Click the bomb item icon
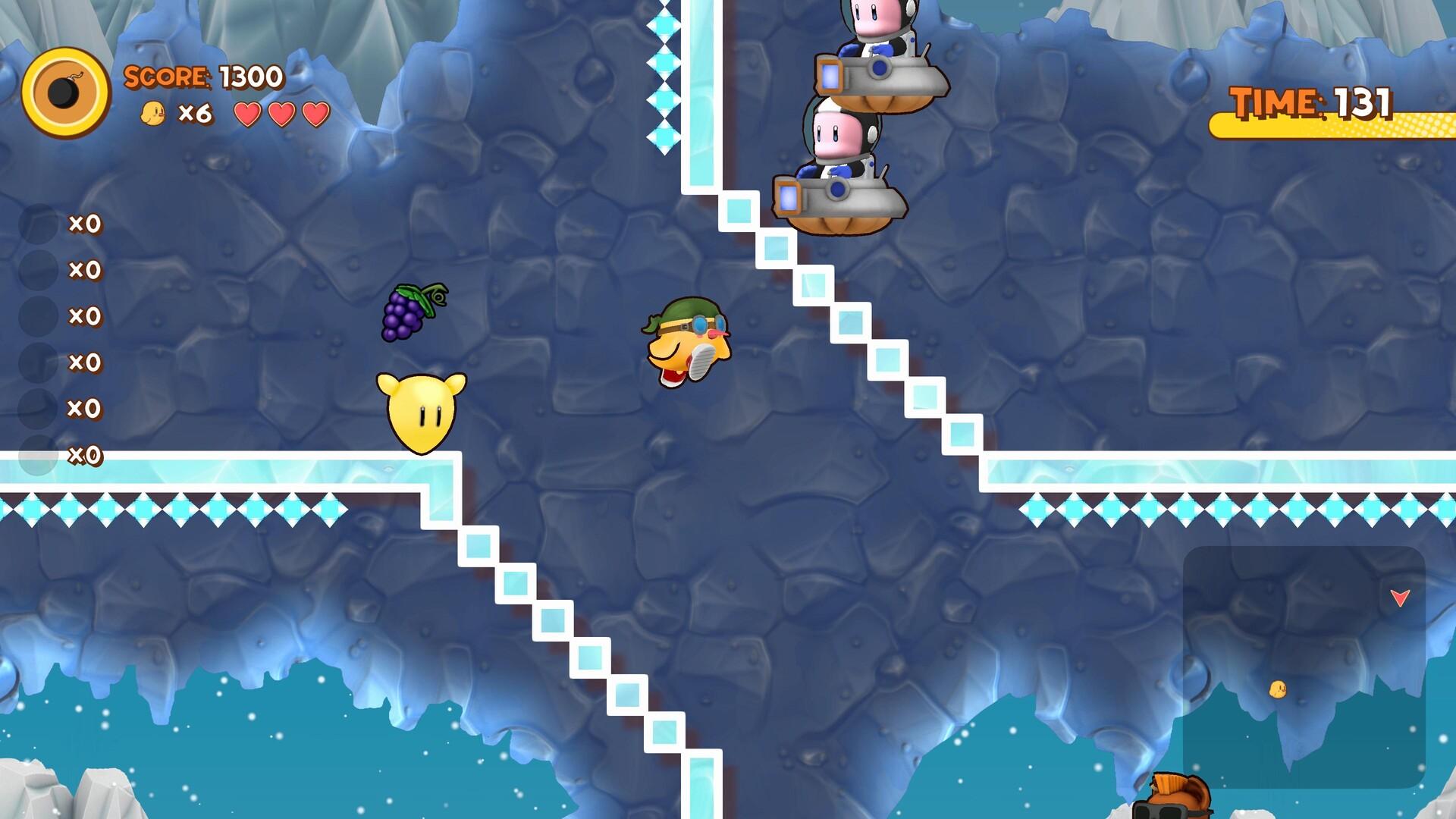This screenshot has height=819, width=1456. [66, 93]
